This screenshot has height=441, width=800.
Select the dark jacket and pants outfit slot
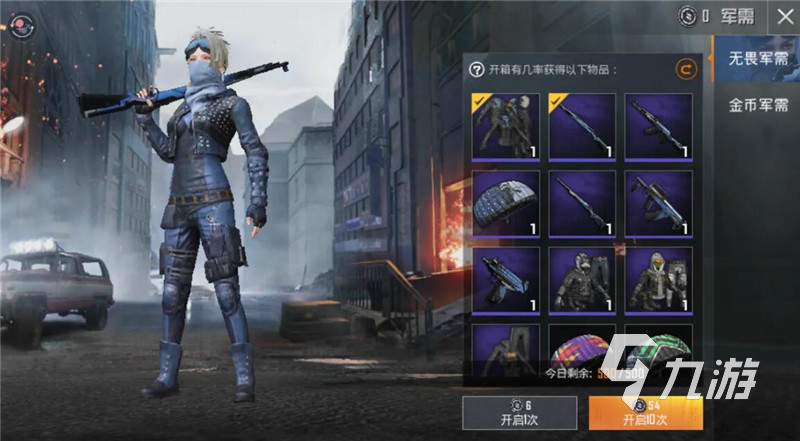click(582, 280)
